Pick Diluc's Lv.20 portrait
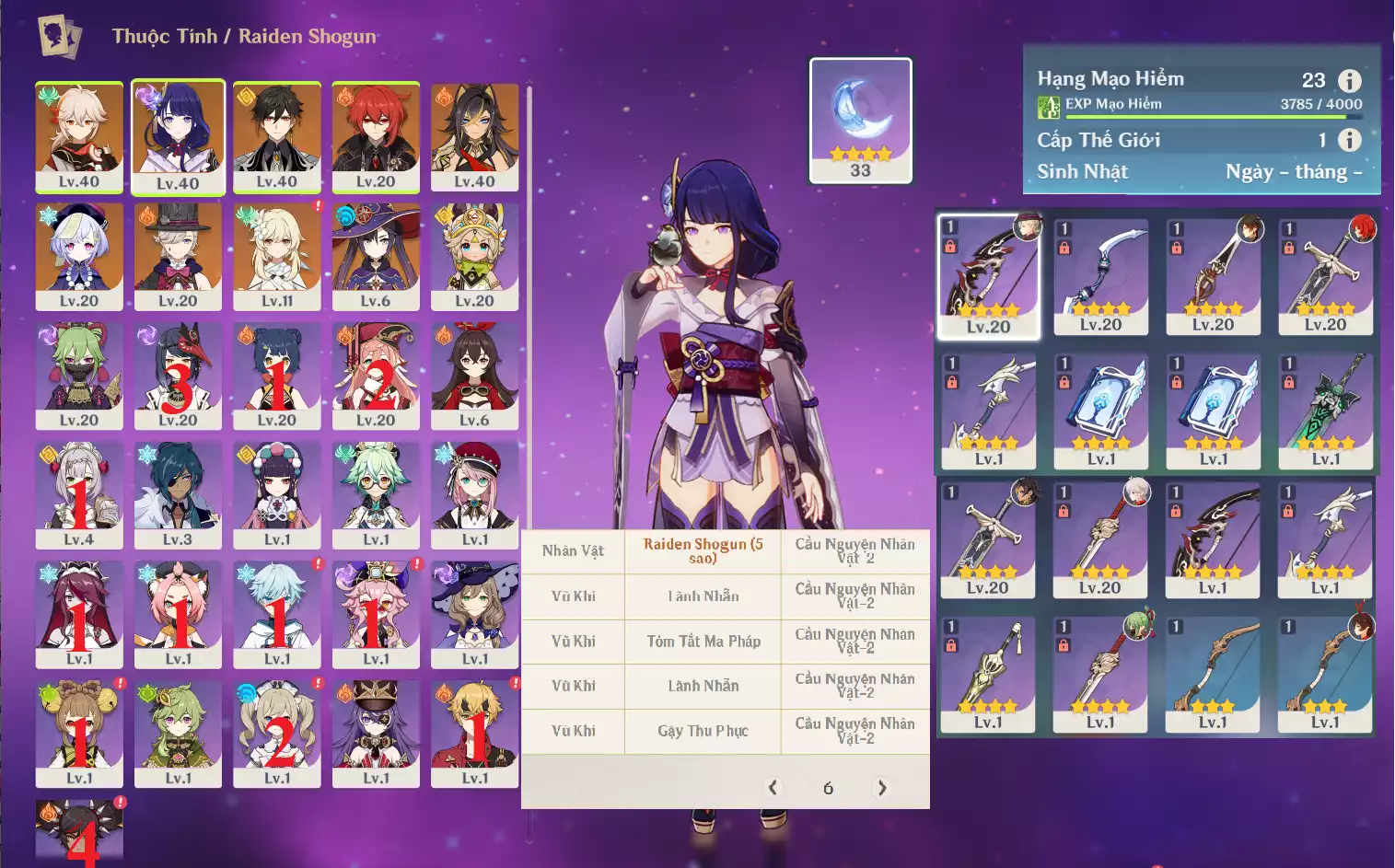The image size is (1395, 868). pyautogui.click(x=376, y=136)
